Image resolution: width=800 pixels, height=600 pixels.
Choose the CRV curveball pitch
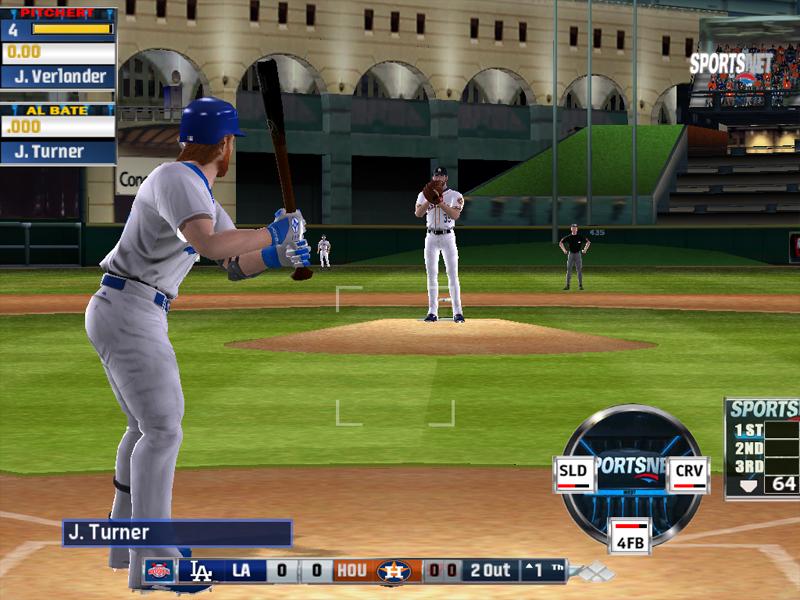[x=687, y=474]
